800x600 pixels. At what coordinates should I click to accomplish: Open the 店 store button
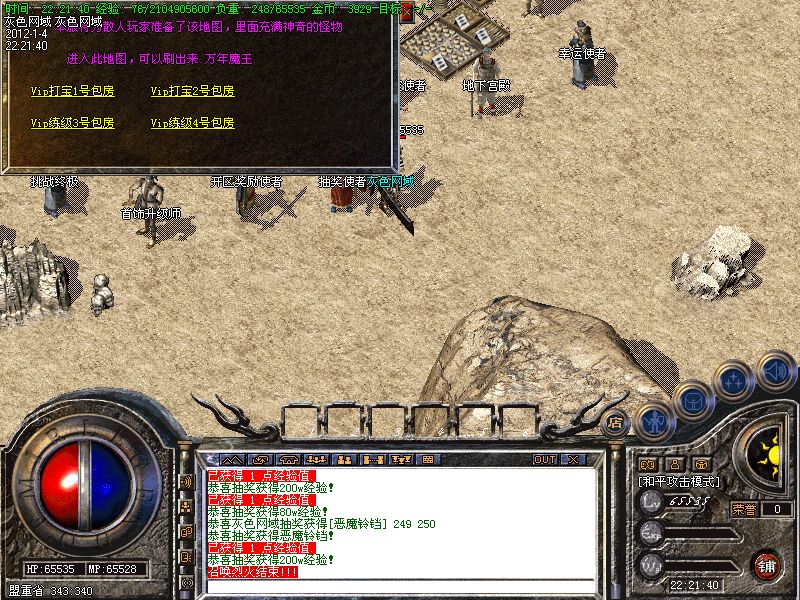click(x=616, y=421)
